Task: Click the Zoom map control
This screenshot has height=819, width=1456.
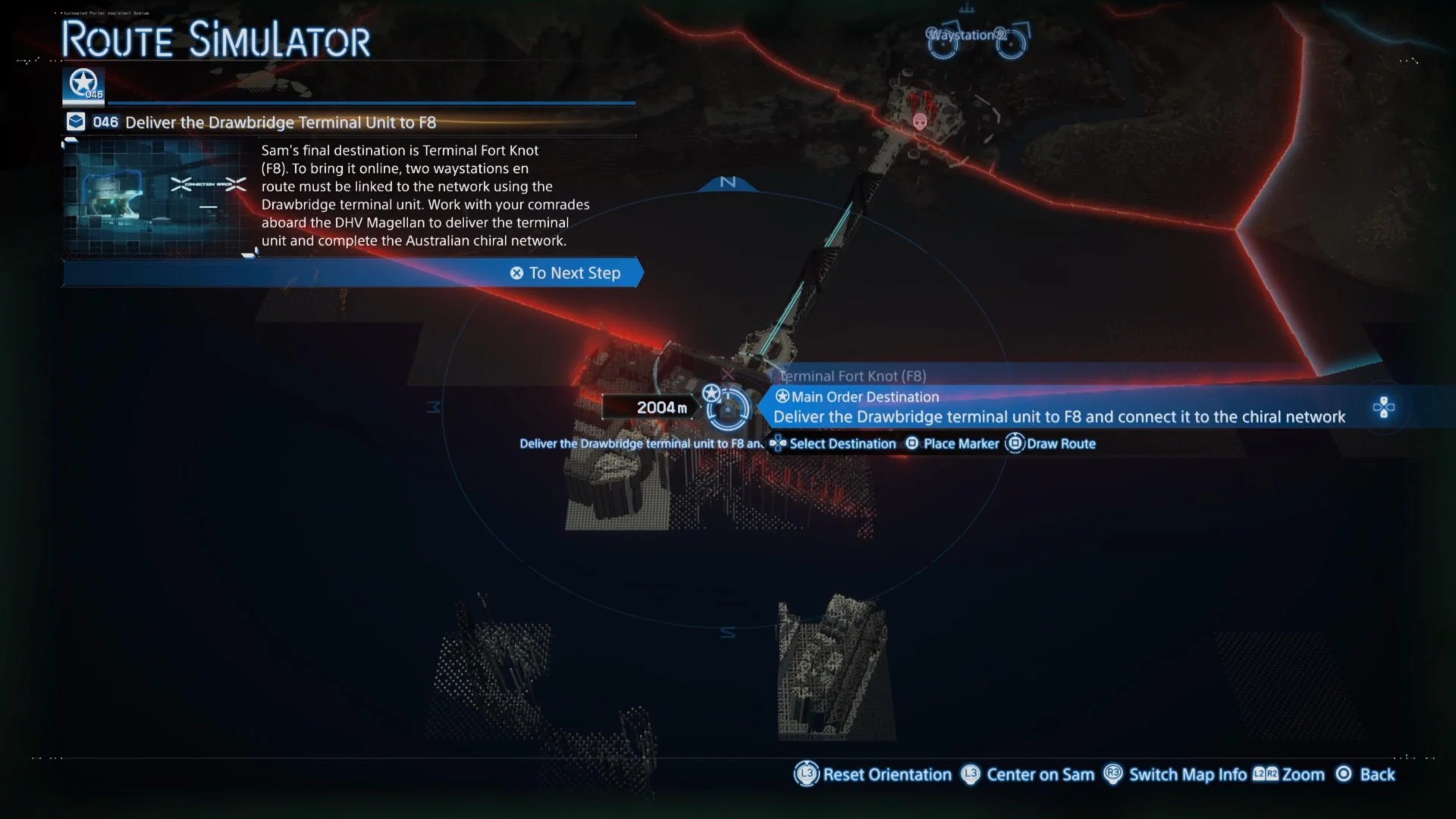Action: [1288, 774]
